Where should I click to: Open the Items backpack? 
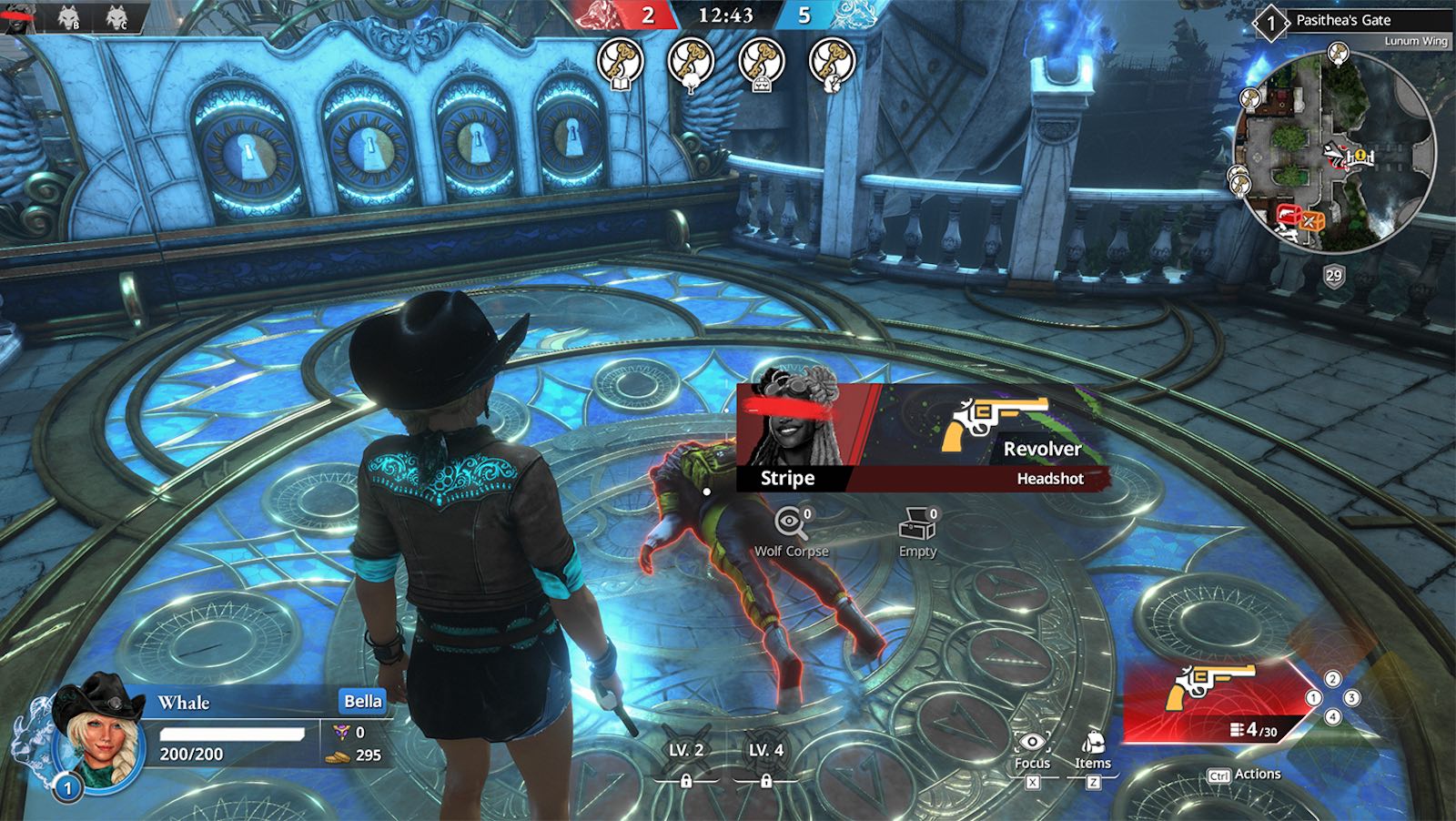click(1093, 745)
